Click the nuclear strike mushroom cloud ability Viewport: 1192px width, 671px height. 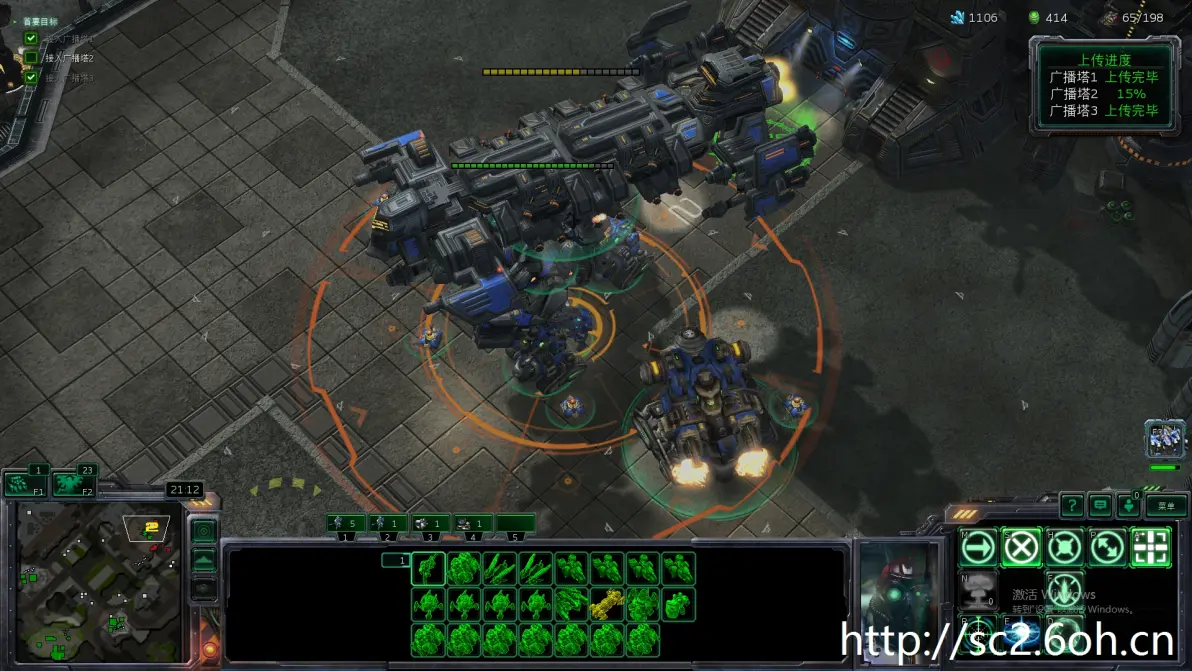[978, 590]
